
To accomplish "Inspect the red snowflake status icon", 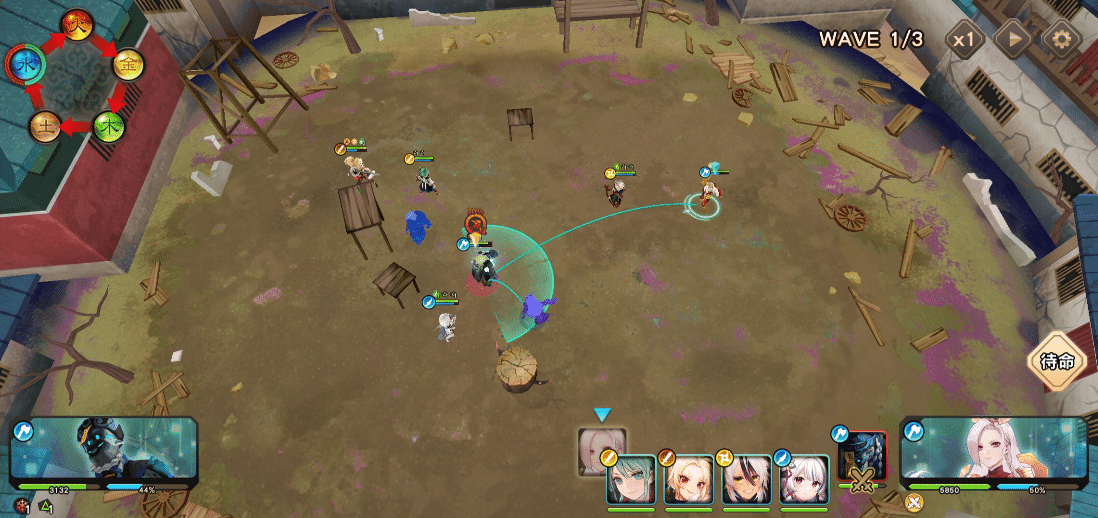I will coord(21,505).
